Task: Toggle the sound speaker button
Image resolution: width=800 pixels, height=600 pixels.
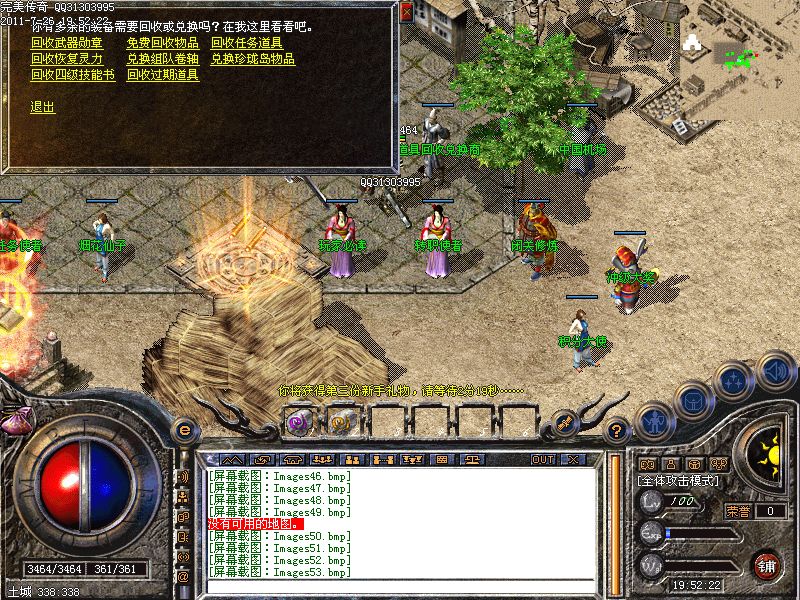Action: (774, 371)
